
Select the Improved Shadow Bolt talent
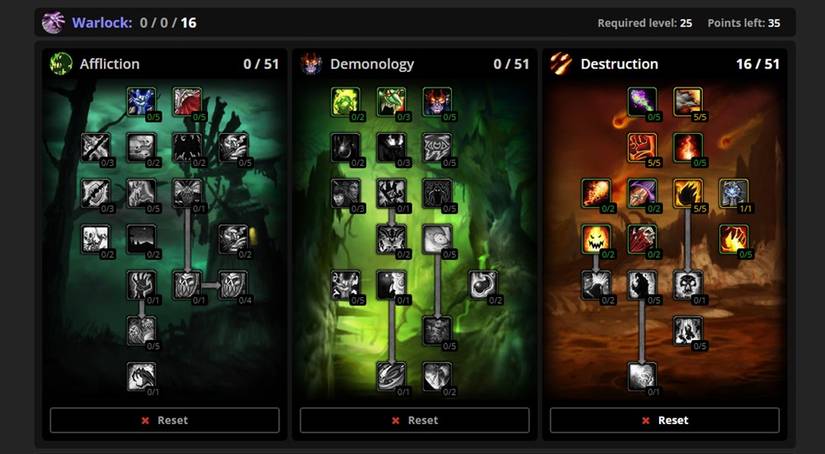pos(641,101)
